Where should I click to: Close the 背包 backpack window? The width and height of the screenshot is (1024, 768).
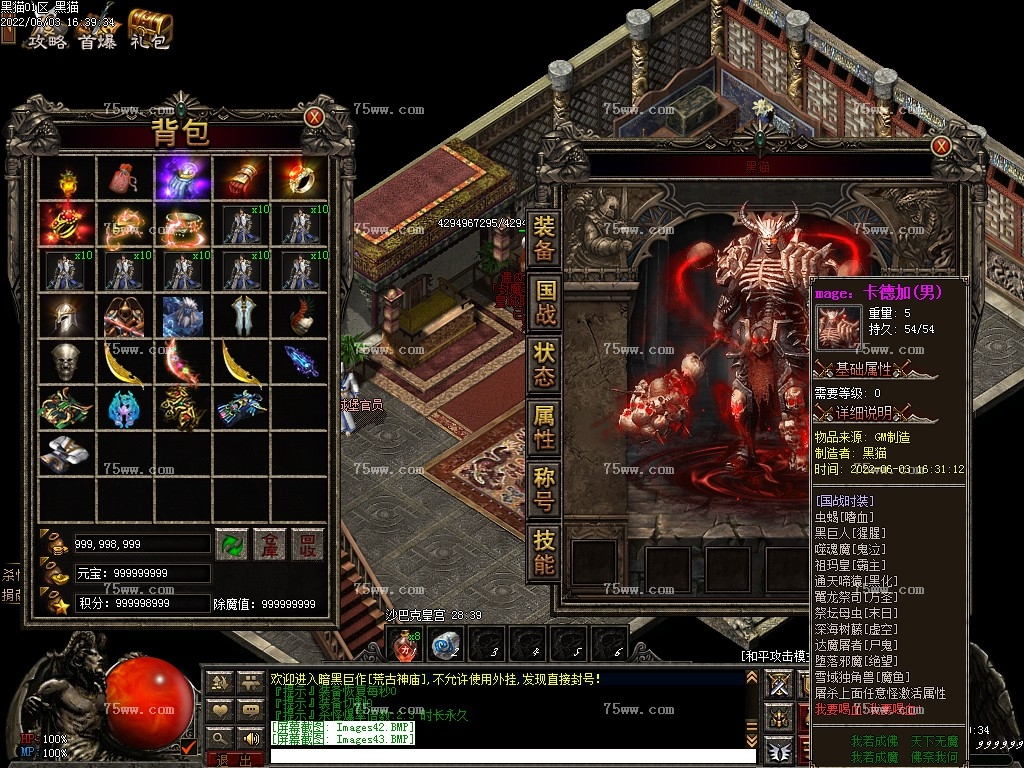click(314, 117)
